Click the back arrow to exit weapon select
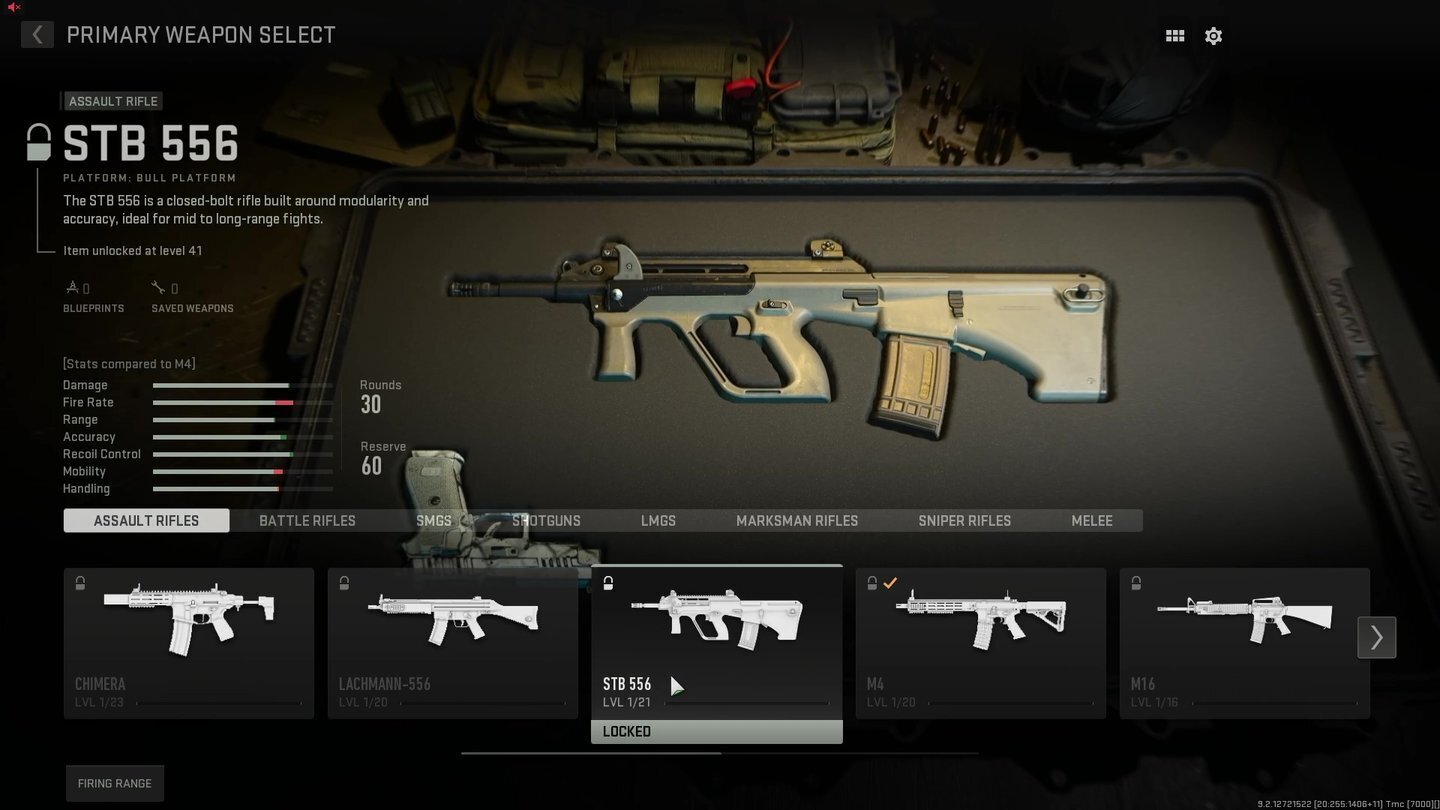The image size is (1440, 810). coord(37,34)
